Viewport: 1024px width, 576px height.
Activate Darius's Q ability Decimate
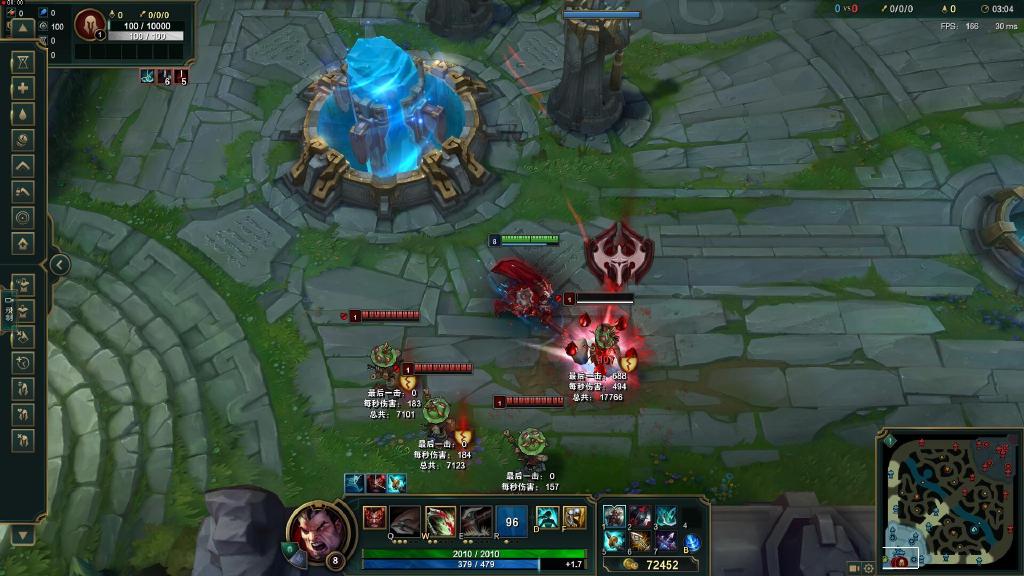point(405,520)
